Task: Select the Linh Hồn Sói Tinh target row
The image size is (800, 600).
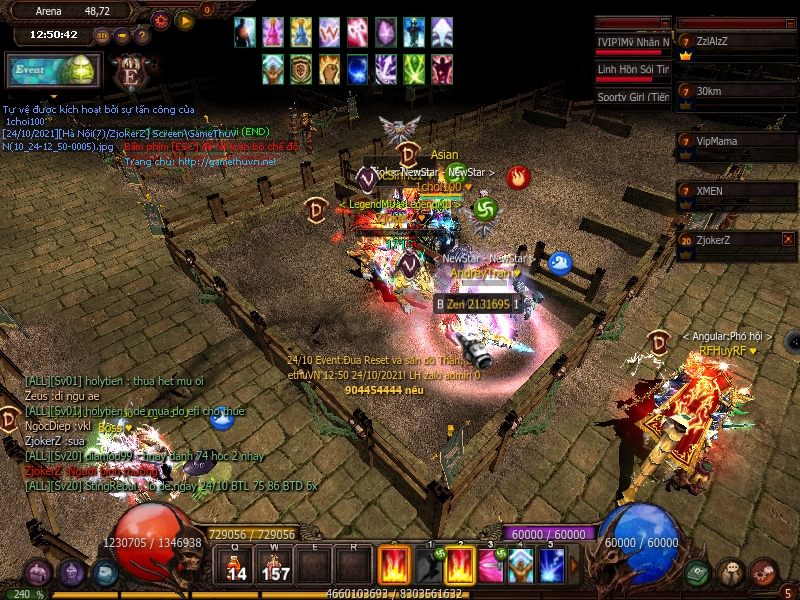Action: pyautogui.click(x=632, y=71)
